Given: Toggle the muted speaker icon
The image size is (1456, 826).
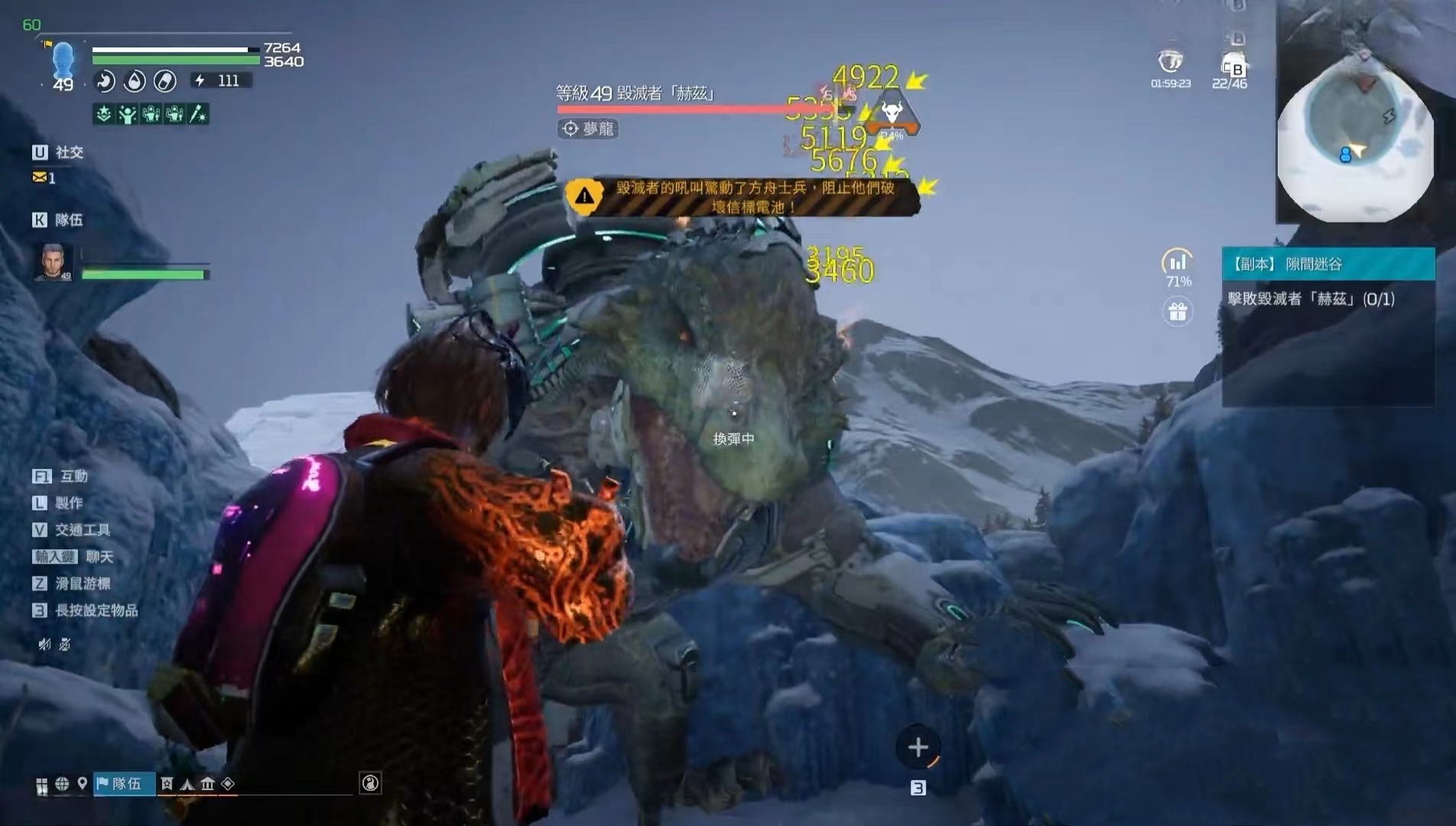Looking at the screenshot, I should 44,644.
